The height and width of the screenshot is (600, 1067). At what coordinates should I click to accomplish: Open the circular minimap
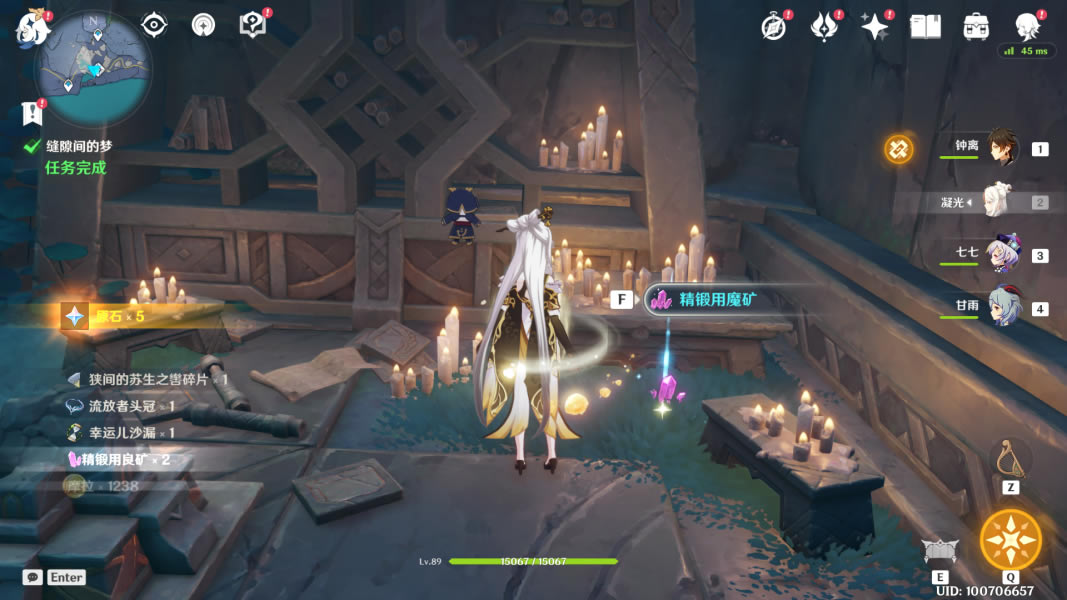point(92,68)
